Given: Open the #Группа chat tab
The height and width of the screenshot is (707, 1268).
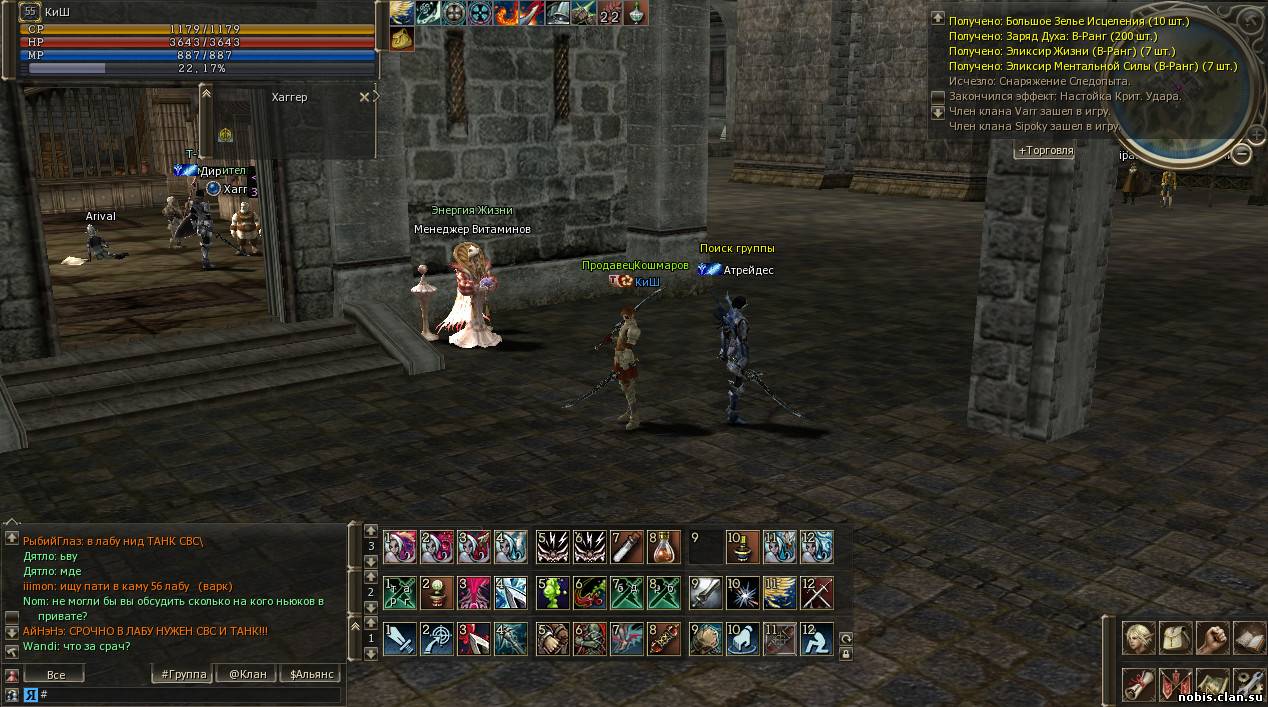Looking at the screenshot, I should tap(184, 675).
